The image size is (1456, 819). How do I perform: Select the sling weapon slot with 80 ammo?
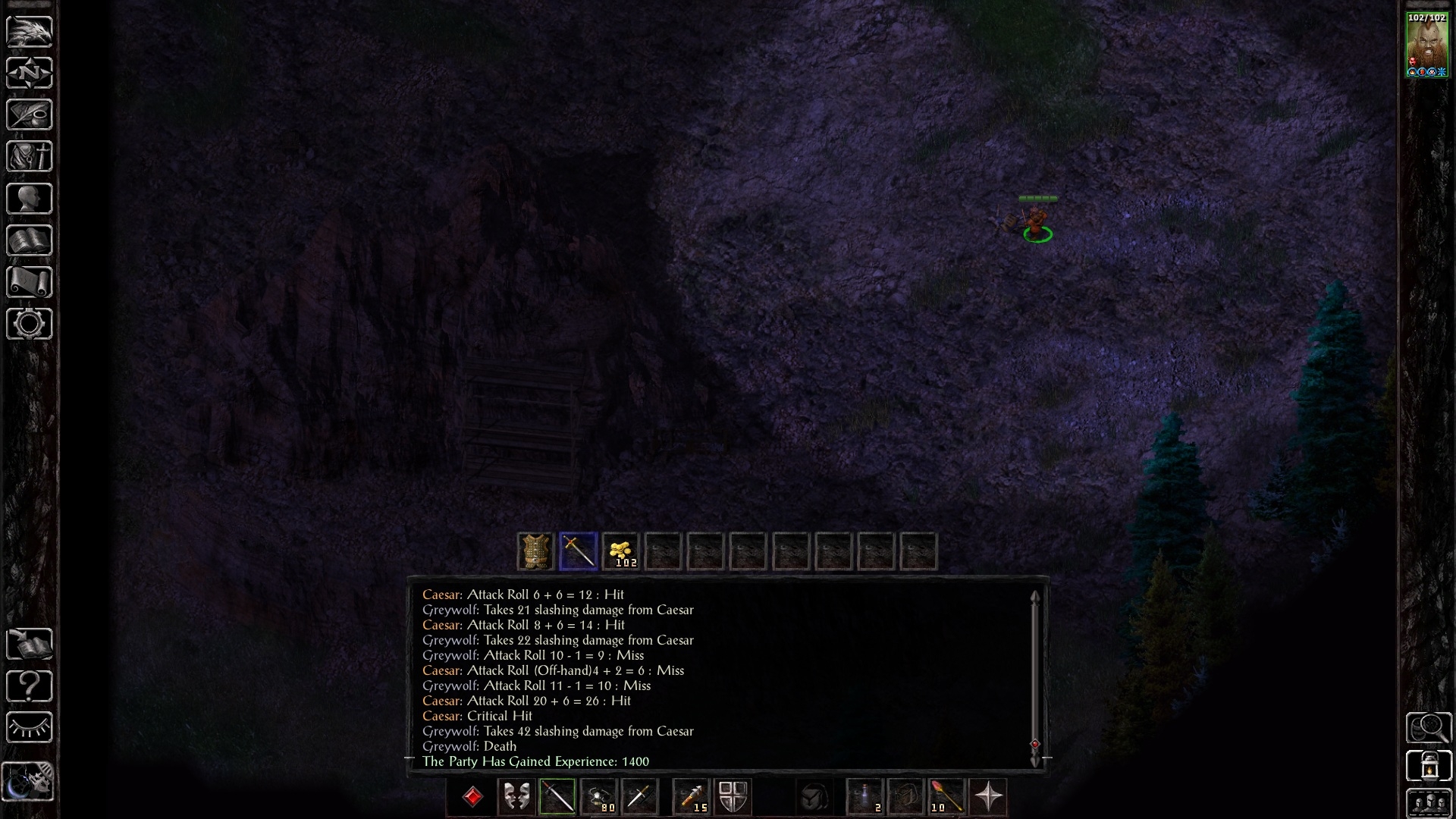click(x=599, y=797)
